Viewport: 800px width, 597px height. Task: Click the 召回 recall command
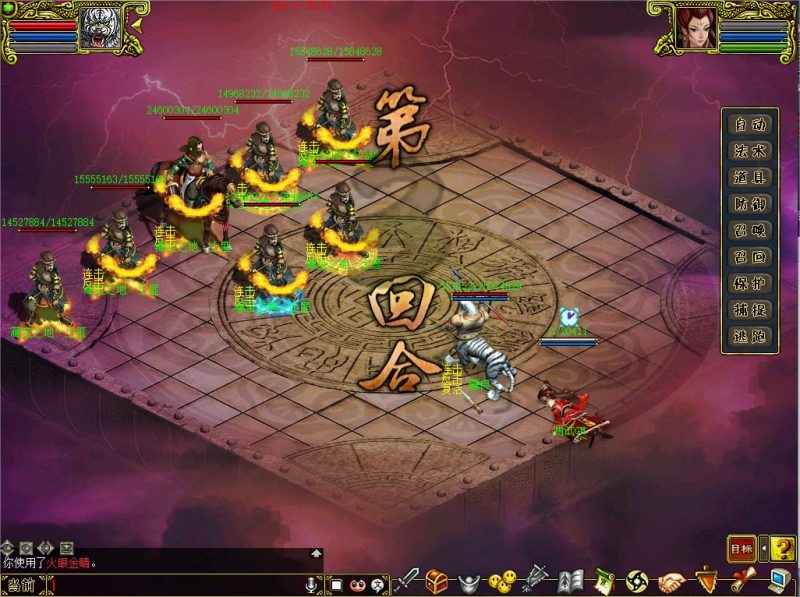coord(750,257)
